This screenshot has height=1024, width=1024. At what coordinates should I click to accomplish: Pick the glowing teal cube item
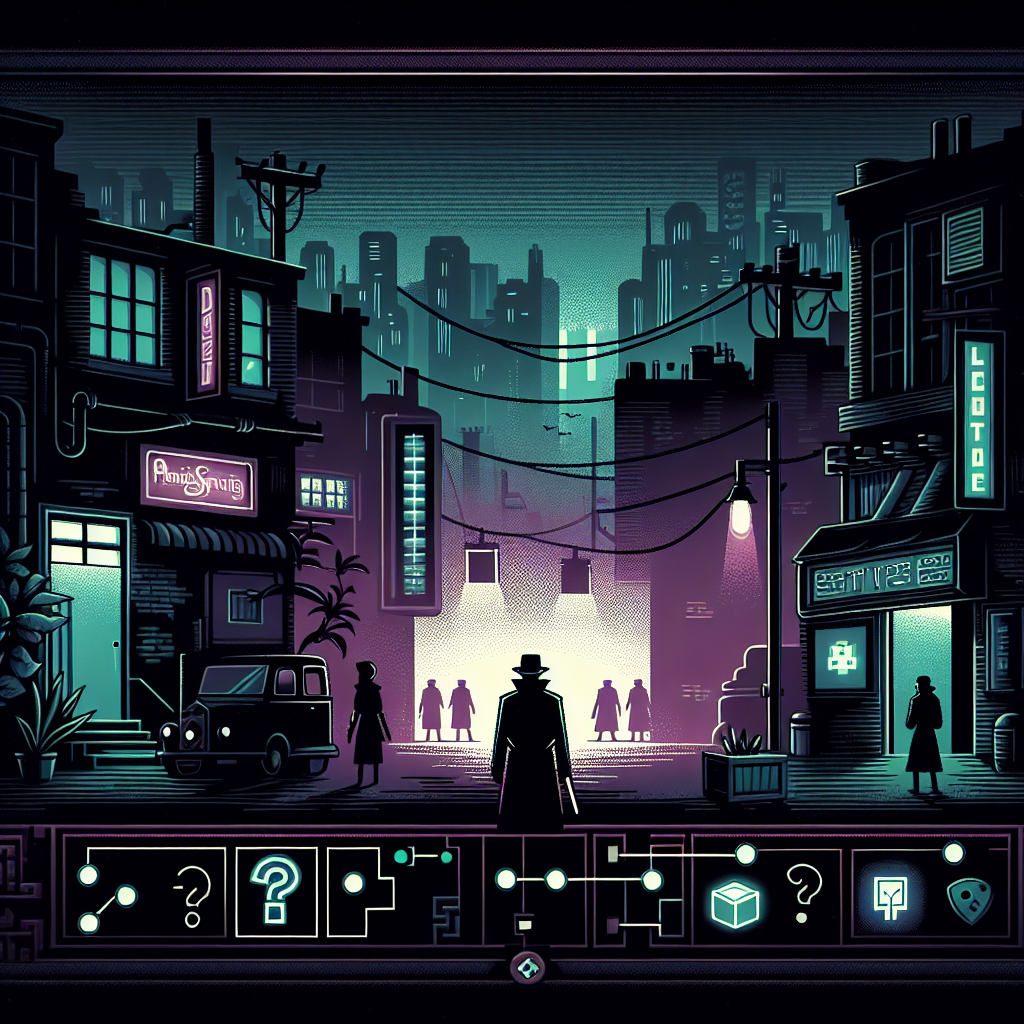click(x=733, y=903)
